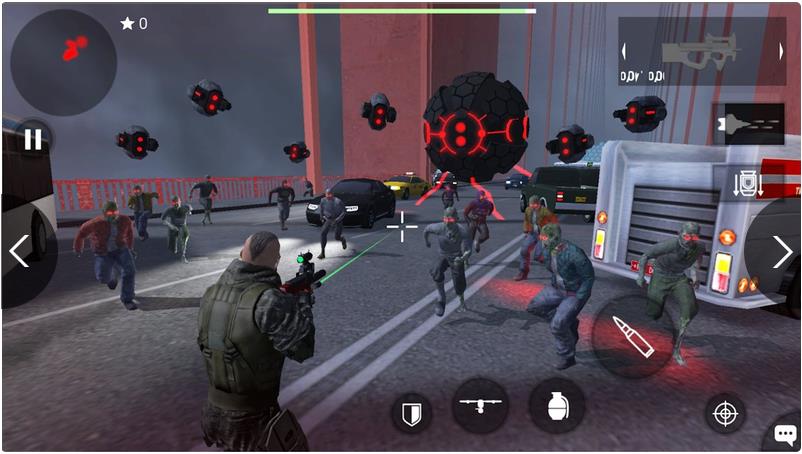Switch to the previous weapon
The height and width of the screenshot is (454, 802).
click(x=625, y=51)
